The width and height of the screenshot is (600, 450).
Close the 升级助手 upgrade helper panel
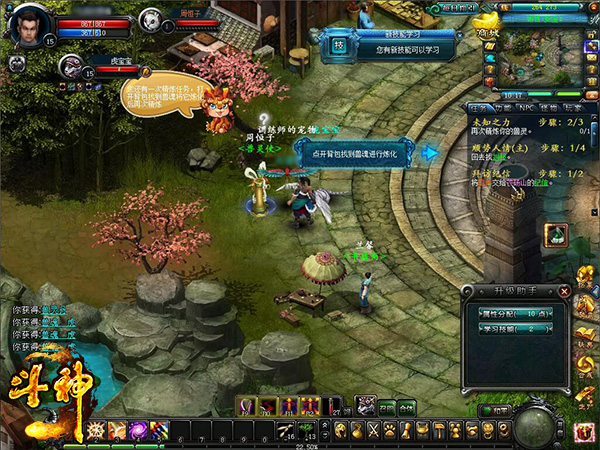pos(564,291)
